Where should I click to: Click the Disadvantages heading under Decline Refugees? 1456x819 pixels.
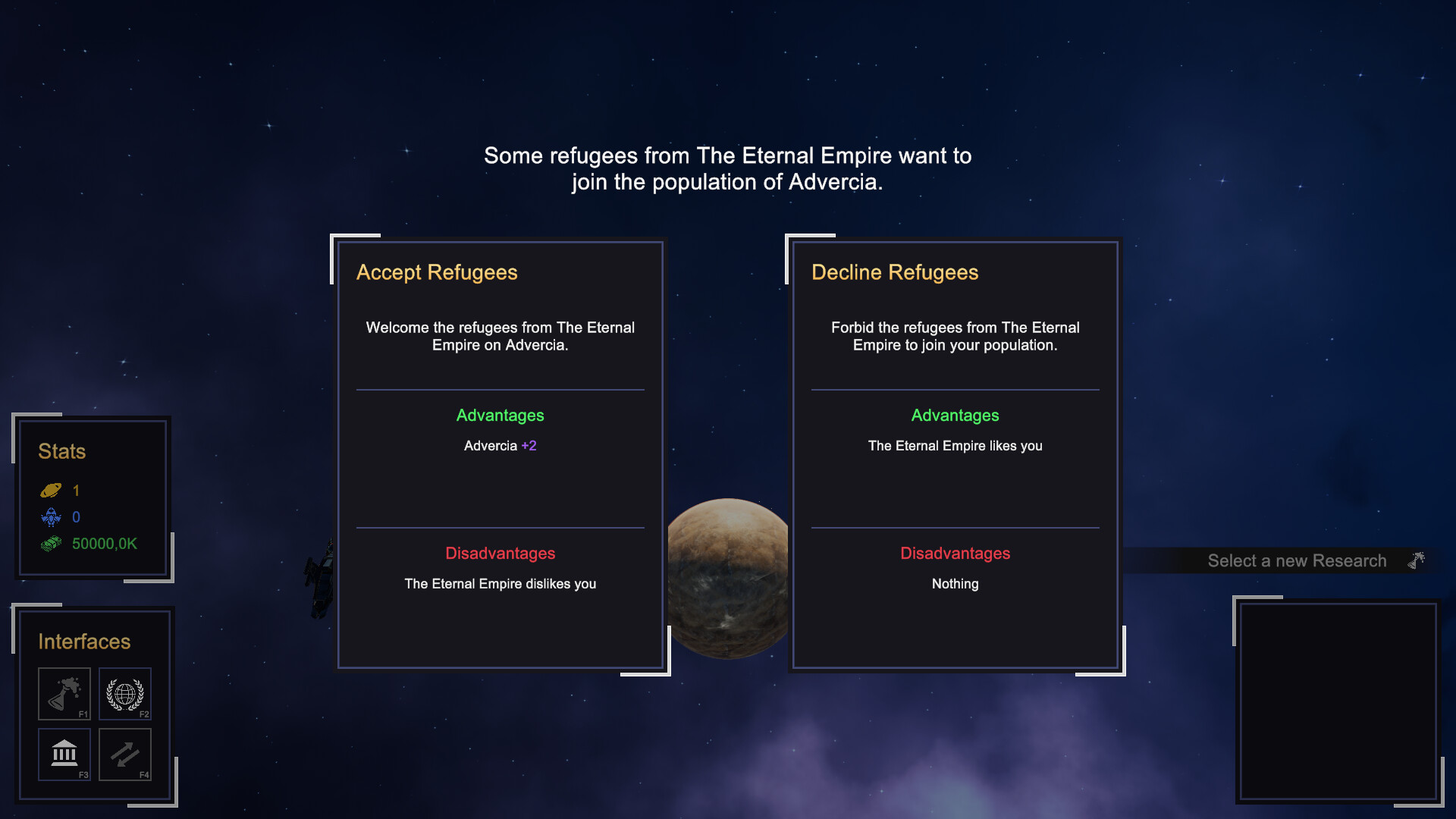[x=955, y=554]
